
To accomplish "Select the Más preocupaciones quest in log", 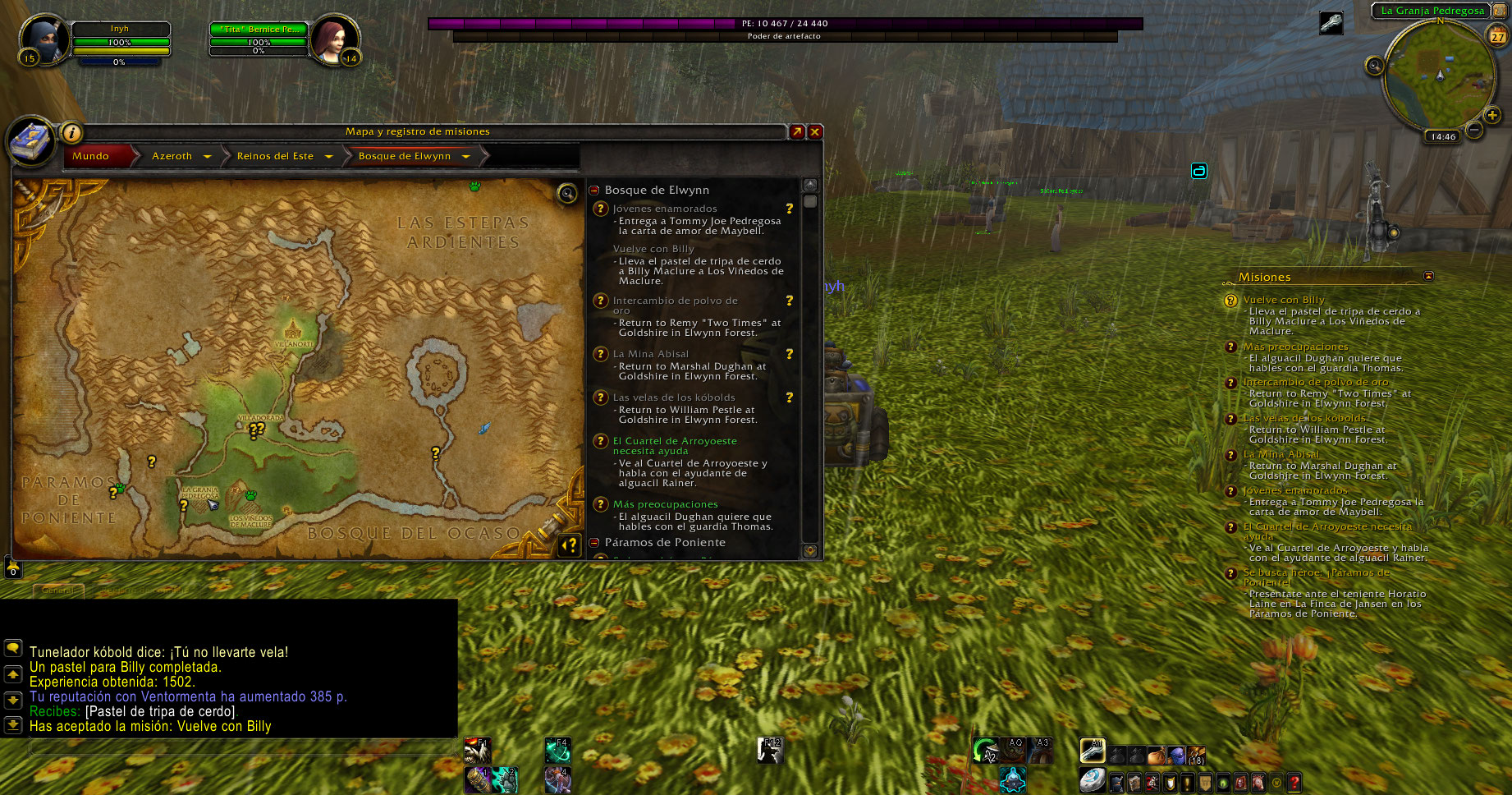I will click(x=665, y=504).
